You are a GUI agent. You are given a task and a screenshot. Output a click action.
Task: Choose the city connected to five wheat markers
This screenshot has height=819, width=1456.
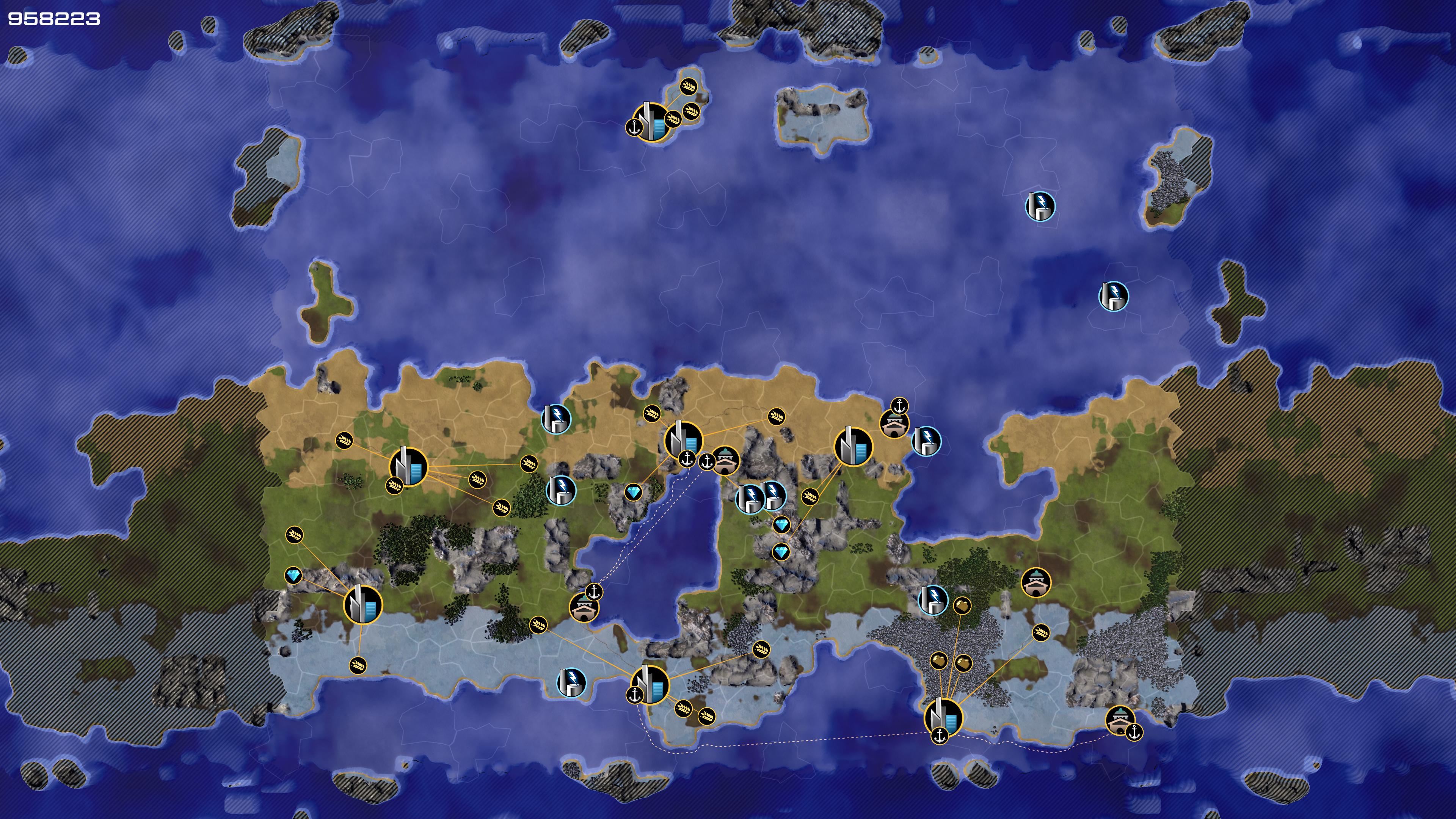408,466
